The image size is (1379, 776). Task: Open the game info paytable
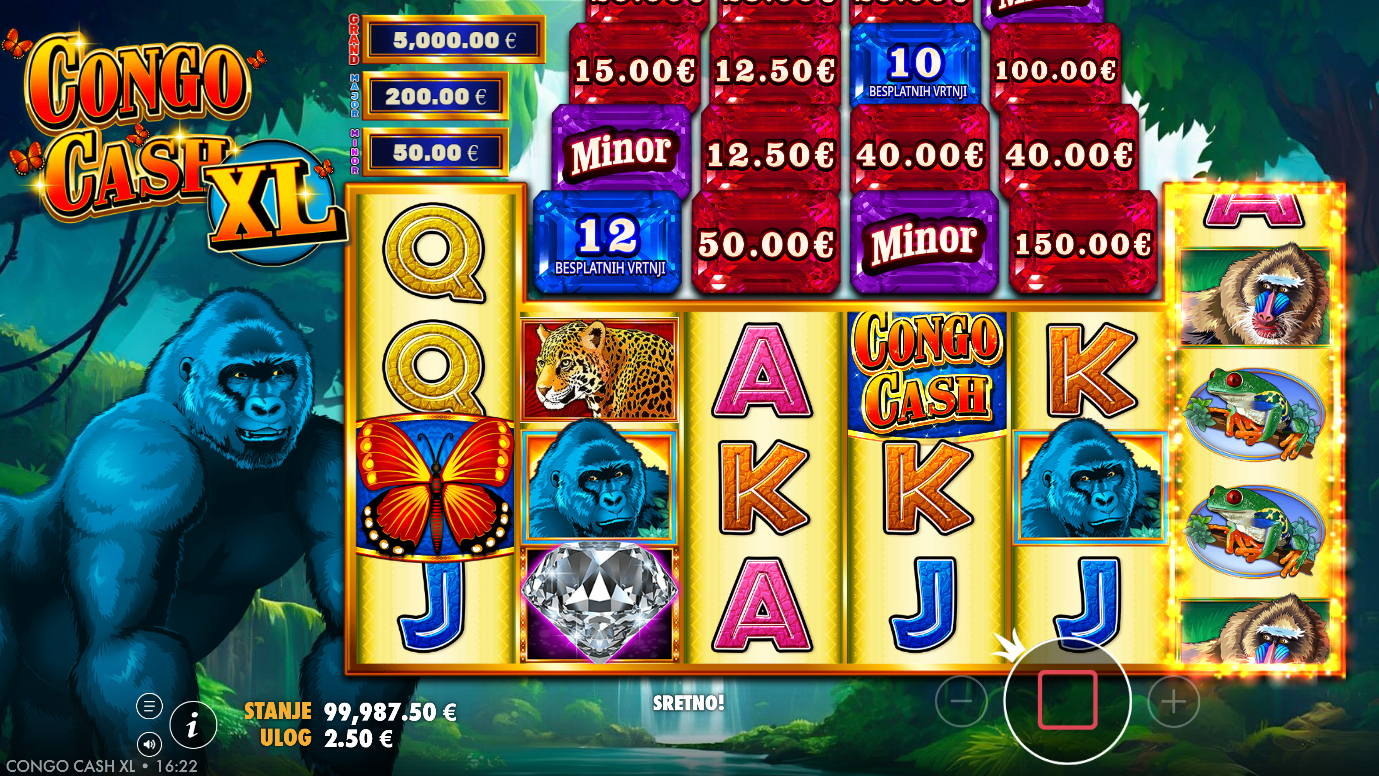194,724
